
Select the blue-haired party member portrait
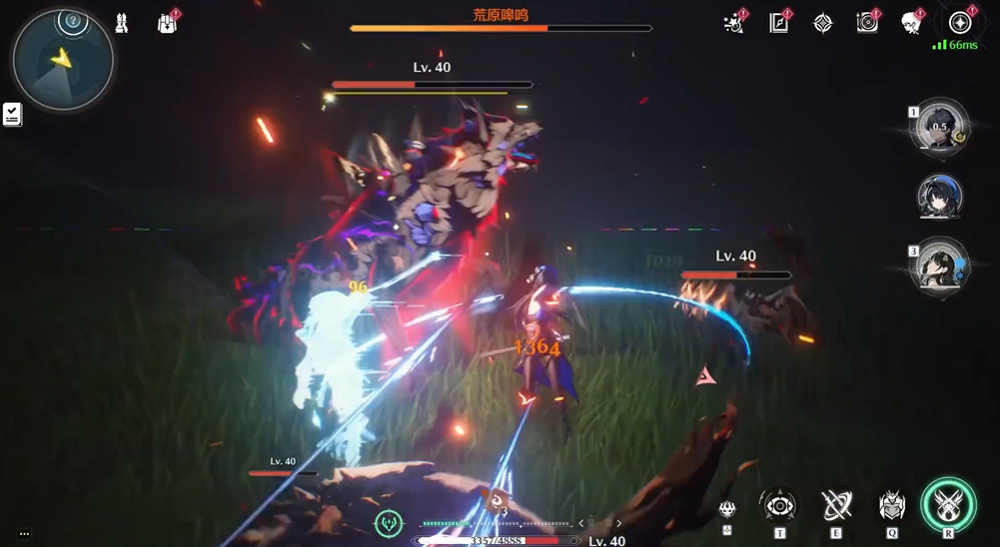(940, 196)
